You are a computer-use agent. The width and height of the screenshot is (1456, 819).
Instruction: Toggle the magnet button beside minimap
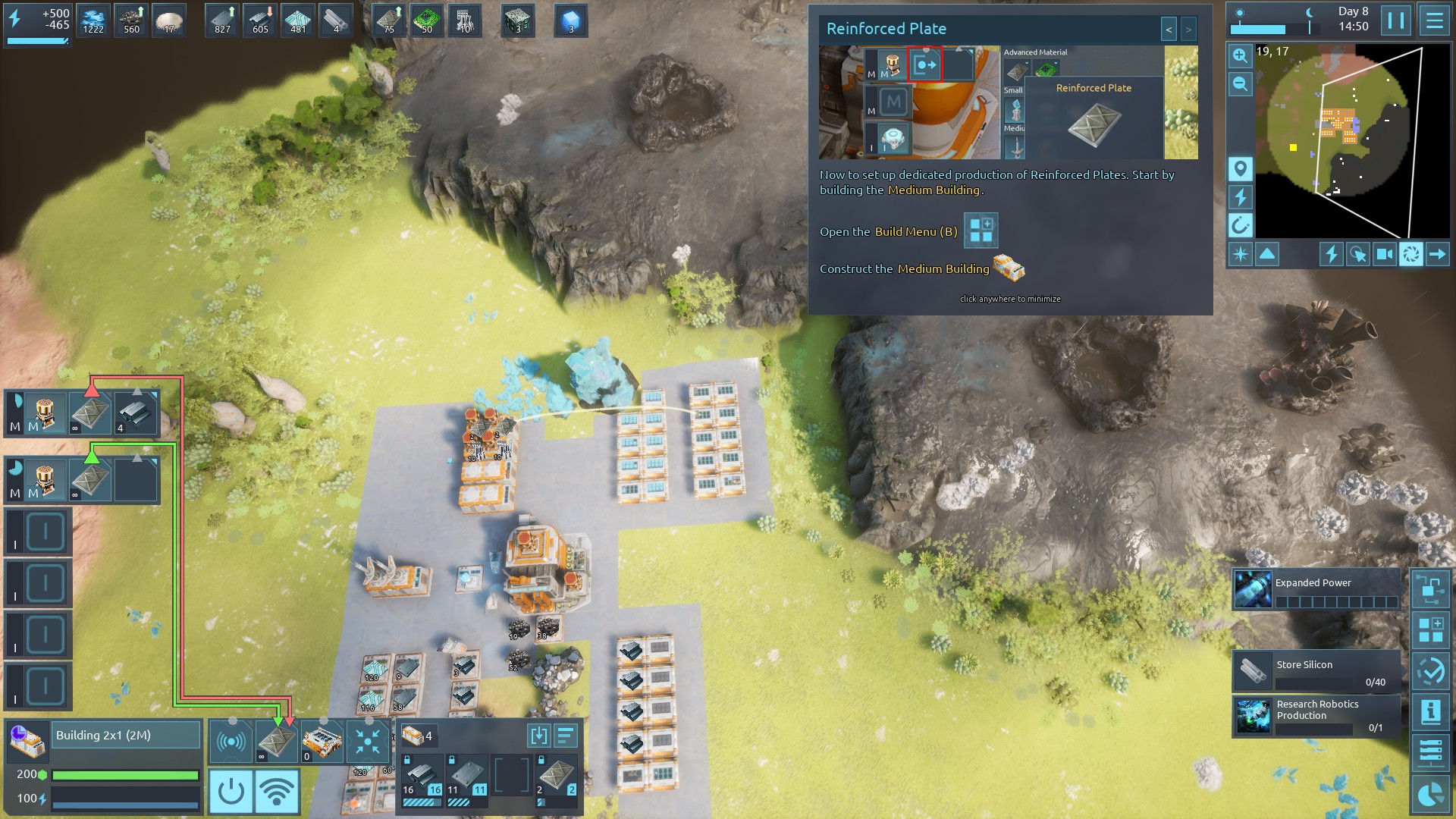1240,225
